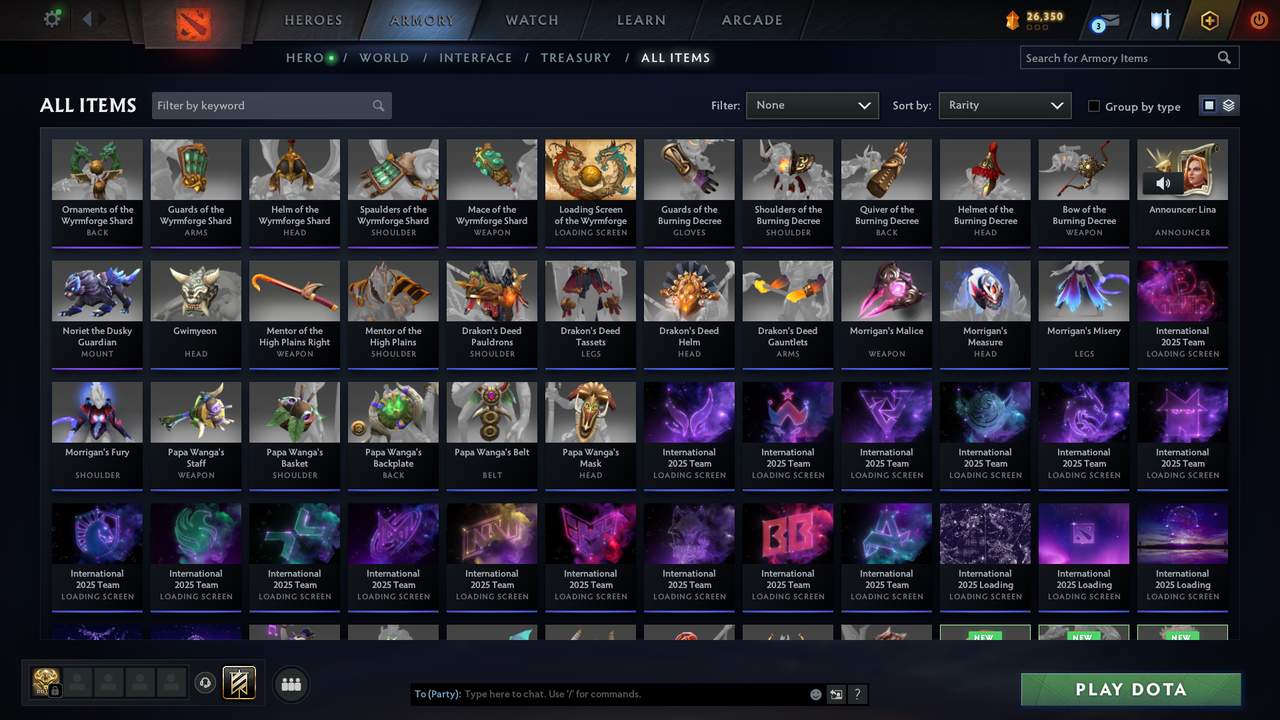Click the shield and sword loadout icon
The image size is (1280, 720).
coord(1160,20)
